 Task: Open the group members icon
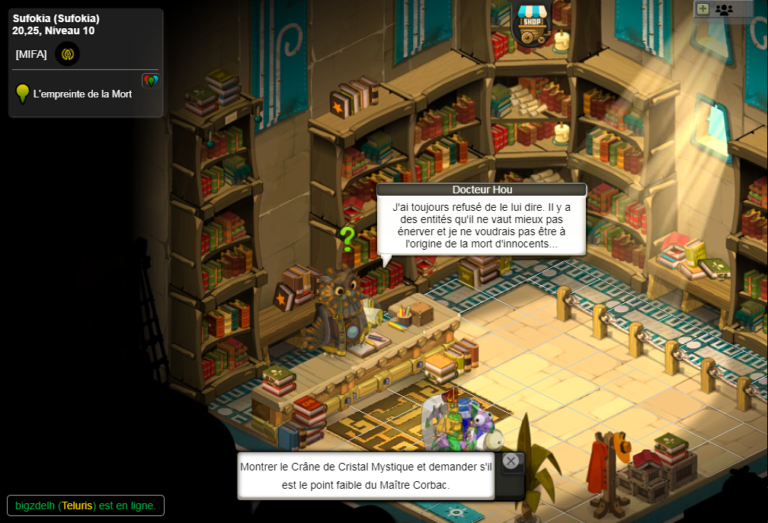[725, 9]
